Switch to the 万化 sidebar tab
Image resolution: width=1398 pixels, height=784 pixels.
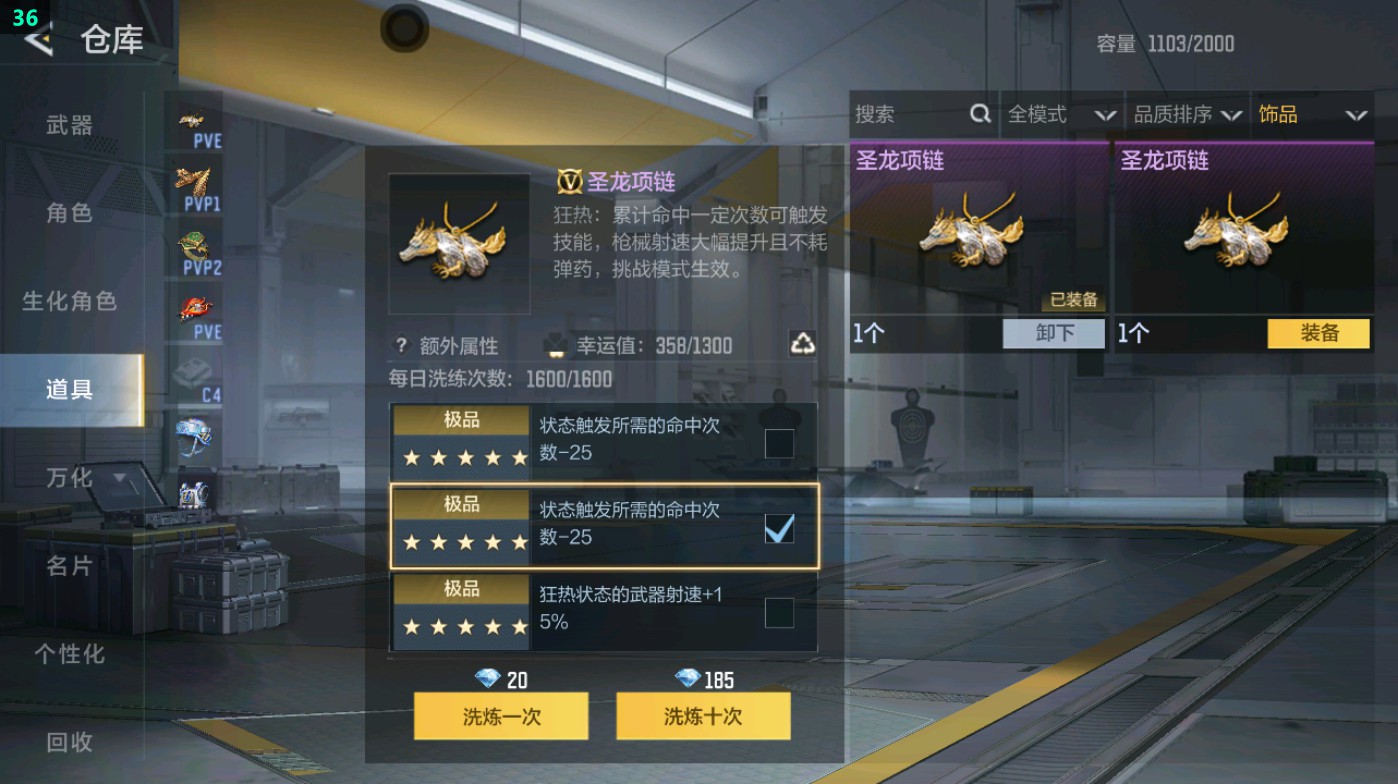tap(69, 478)
